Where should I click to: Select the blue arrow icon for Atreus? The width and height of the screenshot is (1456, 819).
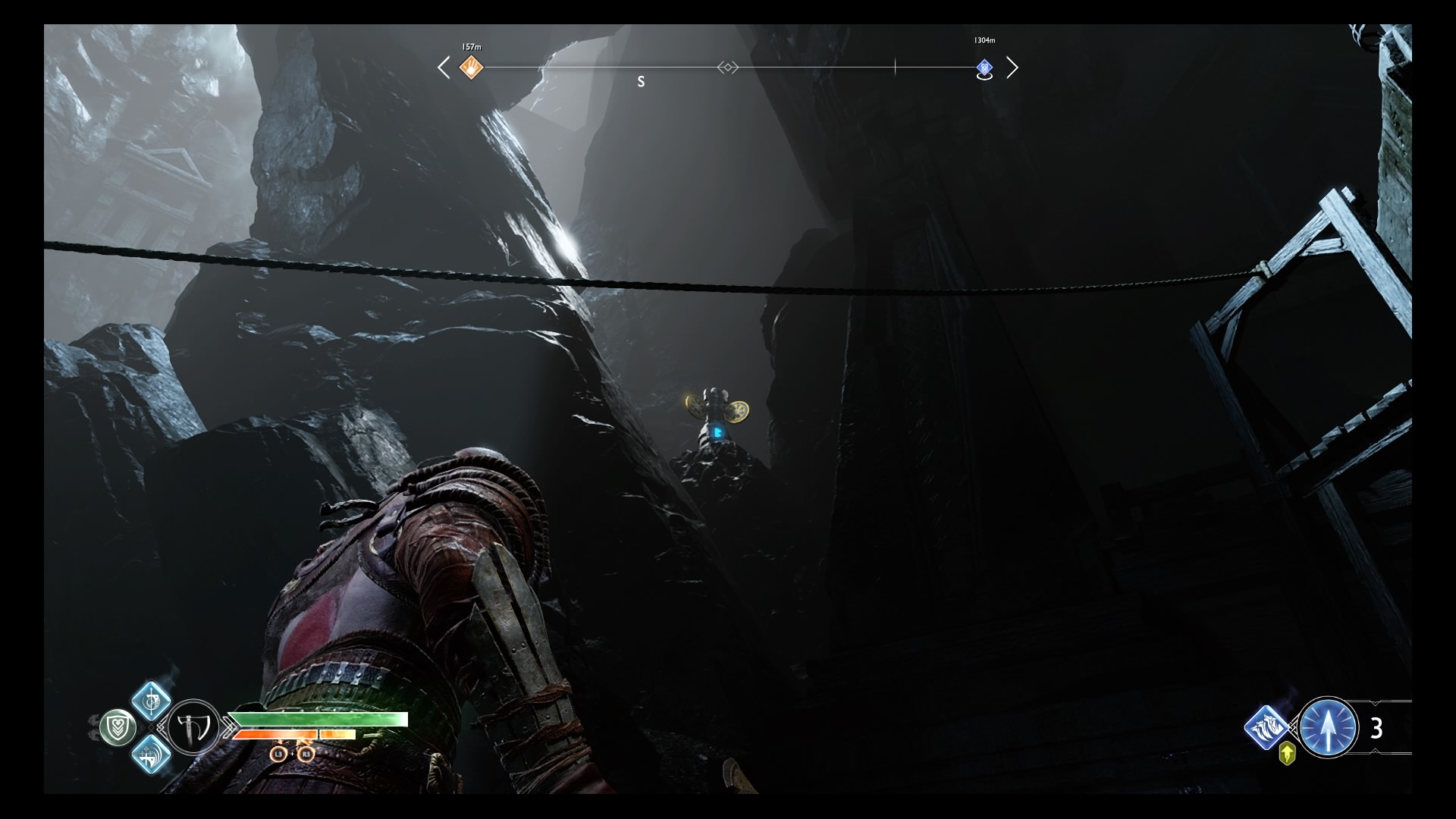pyautogui.click(x=1328, y=727)
